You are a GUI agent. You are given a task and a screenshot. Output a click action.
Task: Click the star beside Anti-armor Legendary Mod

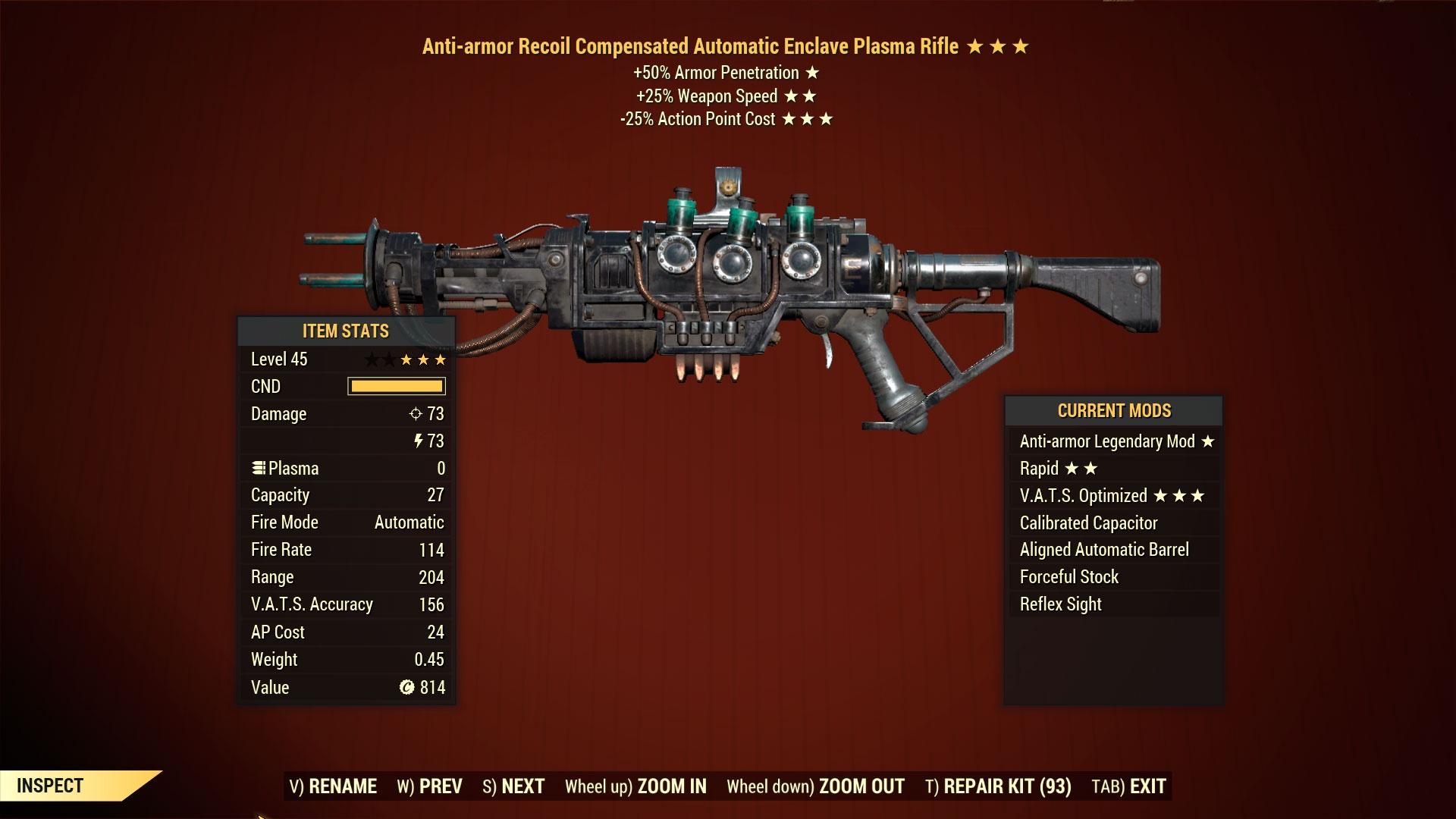click(1206, 441)
